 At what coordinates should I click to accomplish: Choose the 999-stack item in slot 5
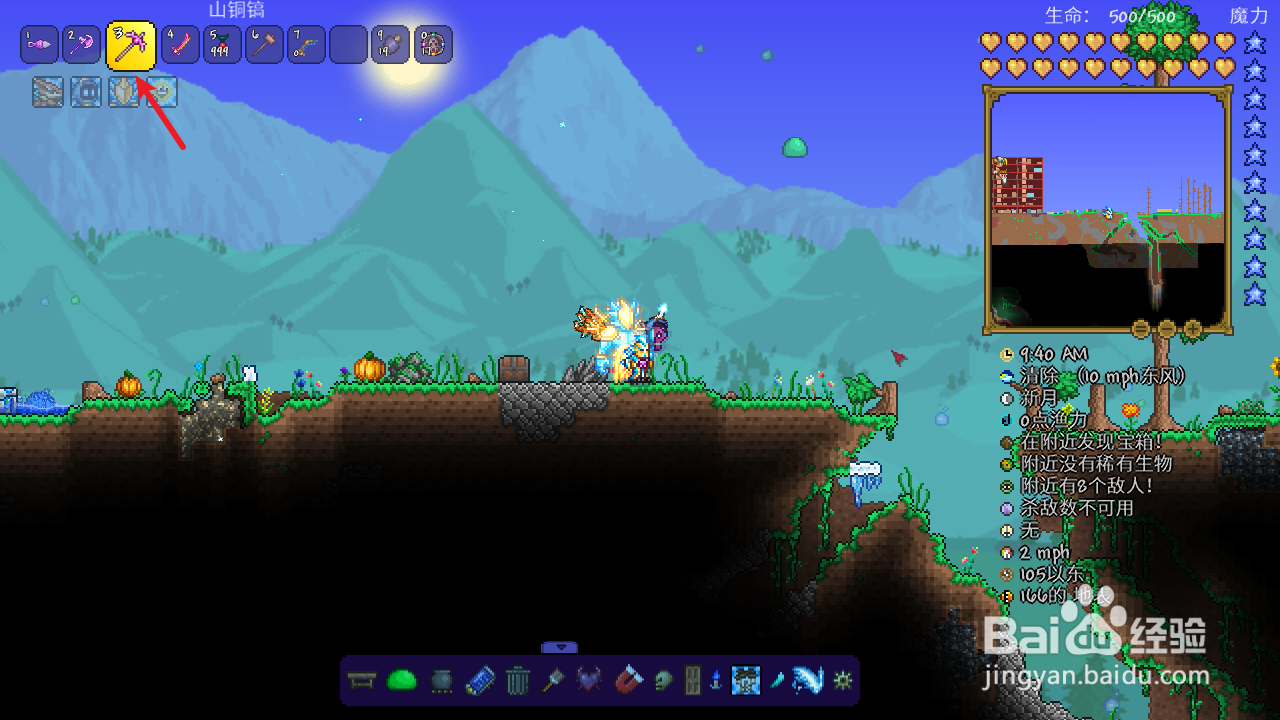click(222, 45)
